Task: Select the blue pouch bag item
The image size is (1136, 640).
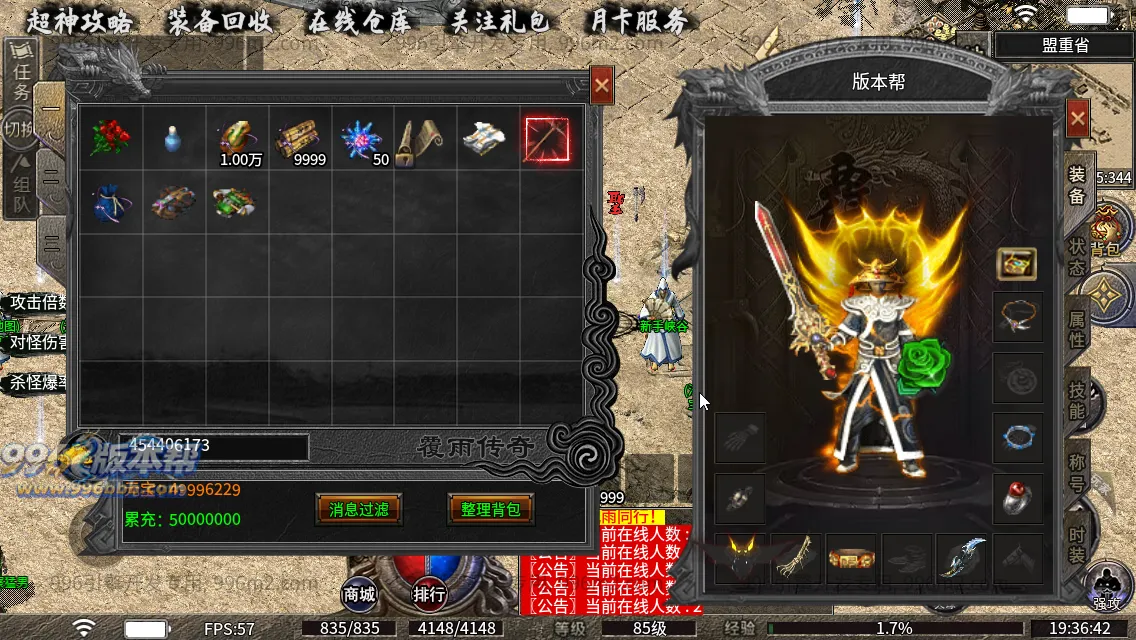Action: pyautogui.click(x=110, y=201)
